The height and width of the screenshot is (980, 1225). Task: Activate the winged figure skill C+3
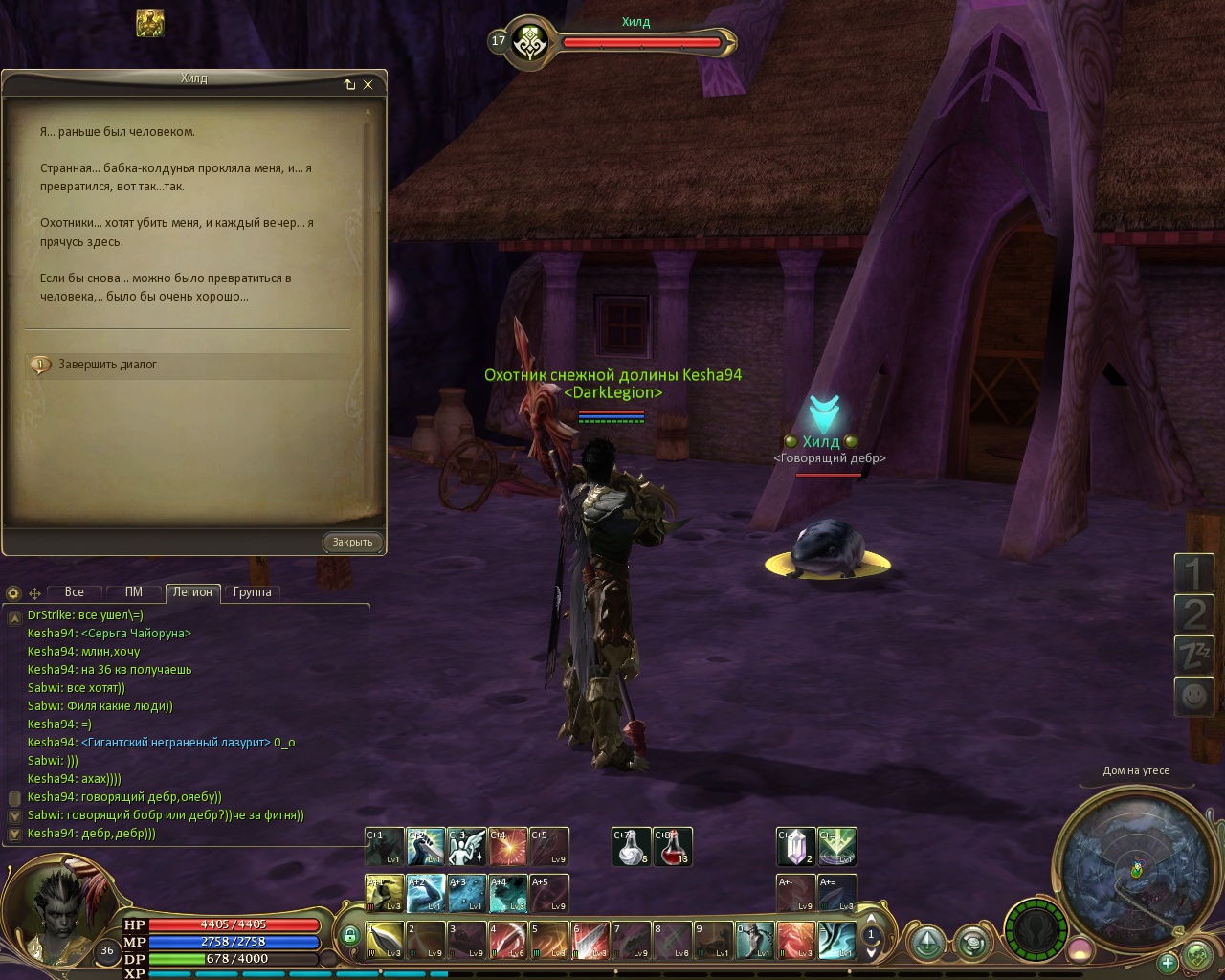point(467,847)
